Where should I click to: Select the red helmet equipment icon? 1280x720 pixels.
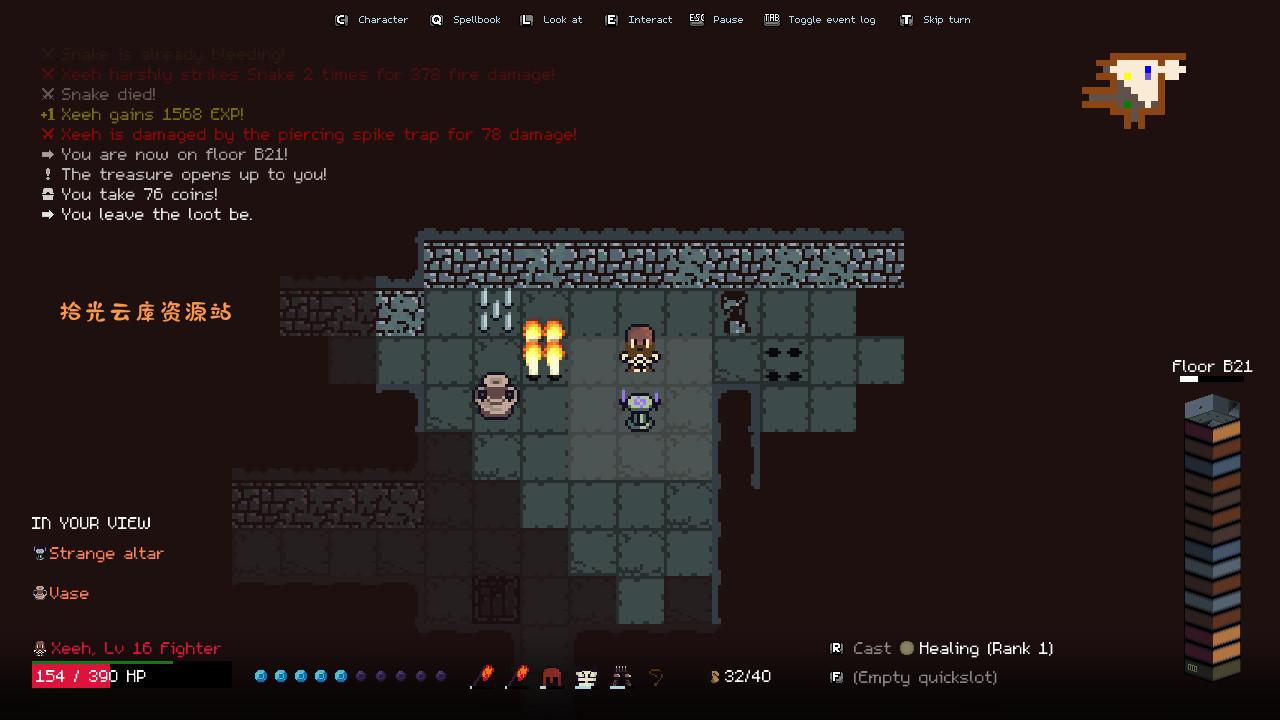(551, 677)
